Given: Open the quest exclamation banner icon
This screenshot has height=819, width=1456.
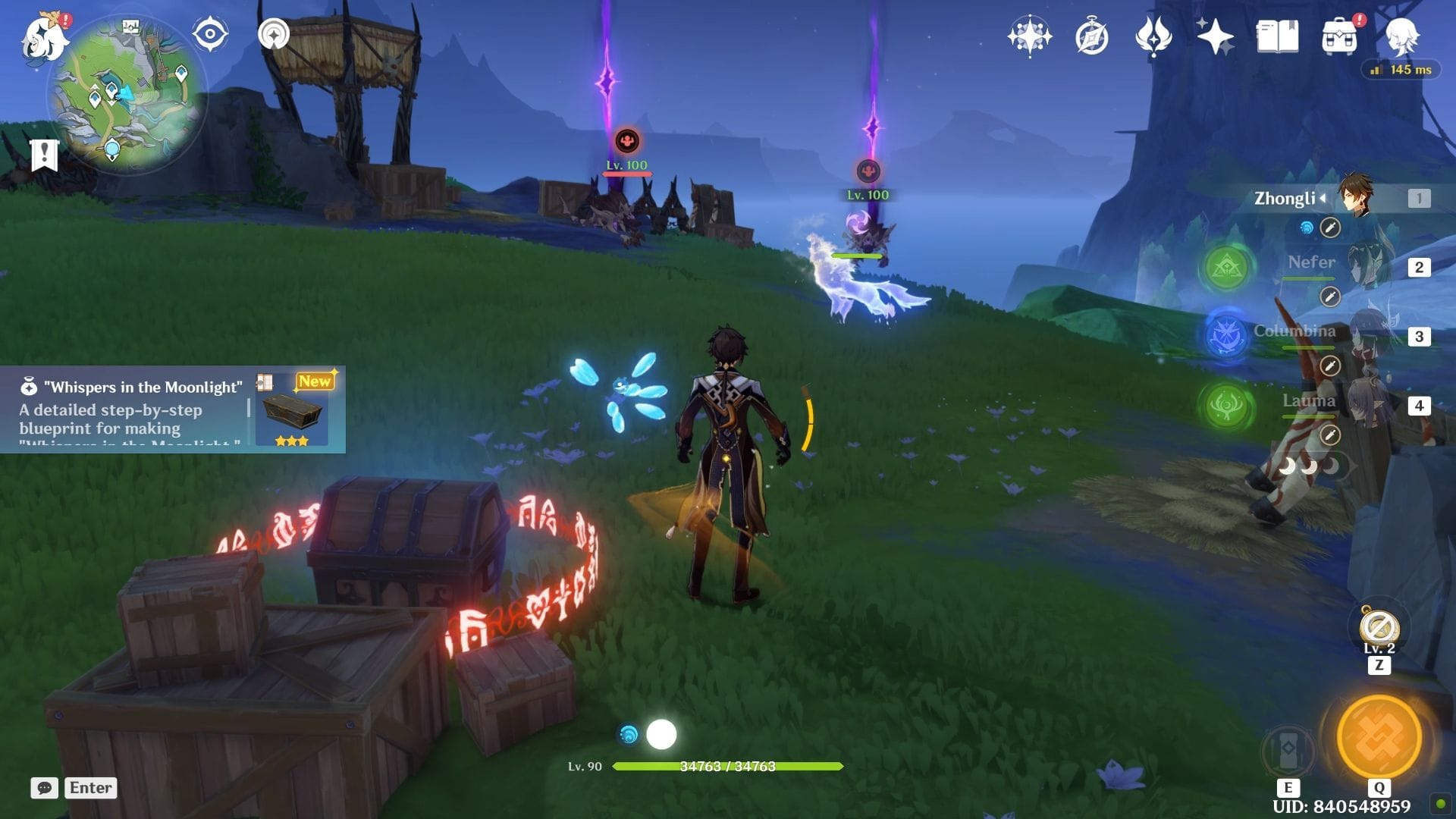Looking at the screenshot, I should (x=44, y=155).
